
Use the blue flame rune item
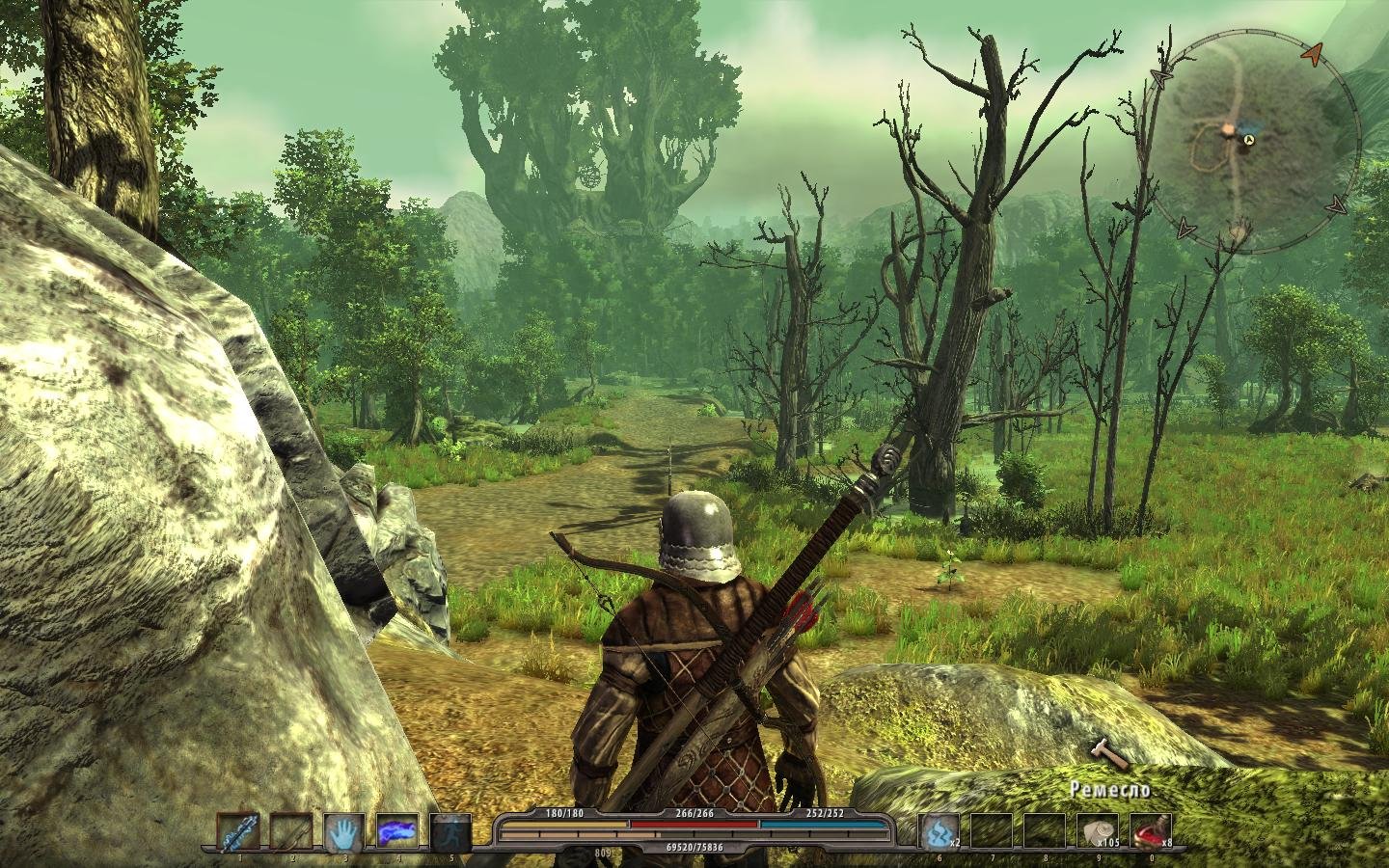point(938,832)
